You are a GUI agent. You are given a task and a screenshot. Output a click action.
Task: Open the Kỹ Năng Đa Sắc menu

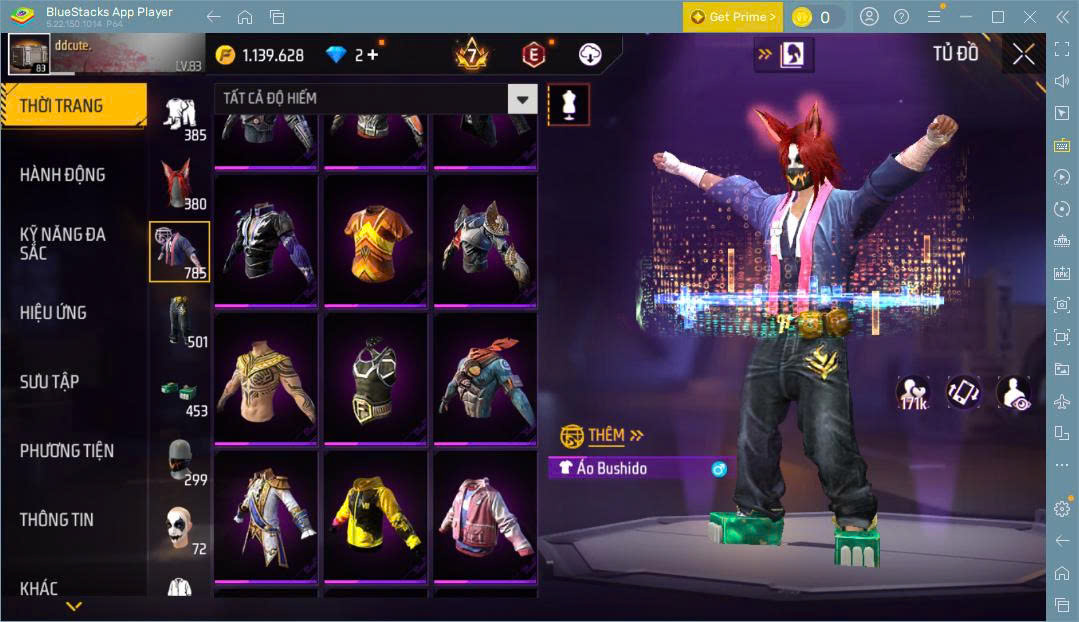63,243
